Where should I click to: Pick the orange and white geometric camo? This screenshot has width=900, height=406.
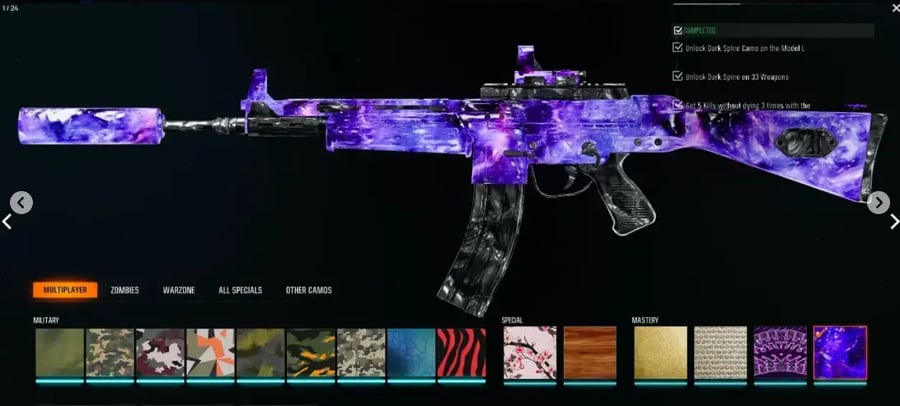tap(210, 352)
